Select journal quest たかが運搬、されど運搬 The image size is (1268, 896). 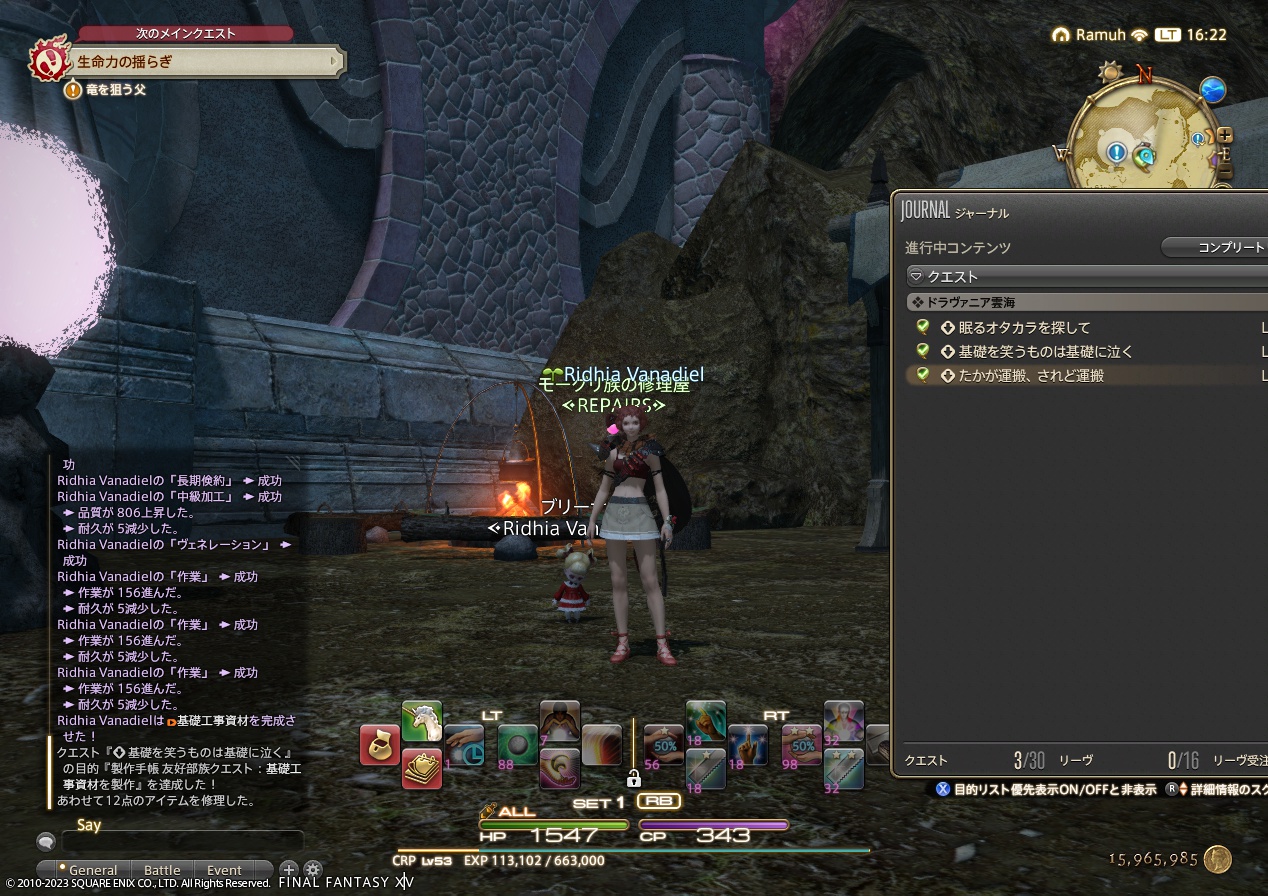click(1030, 375)
